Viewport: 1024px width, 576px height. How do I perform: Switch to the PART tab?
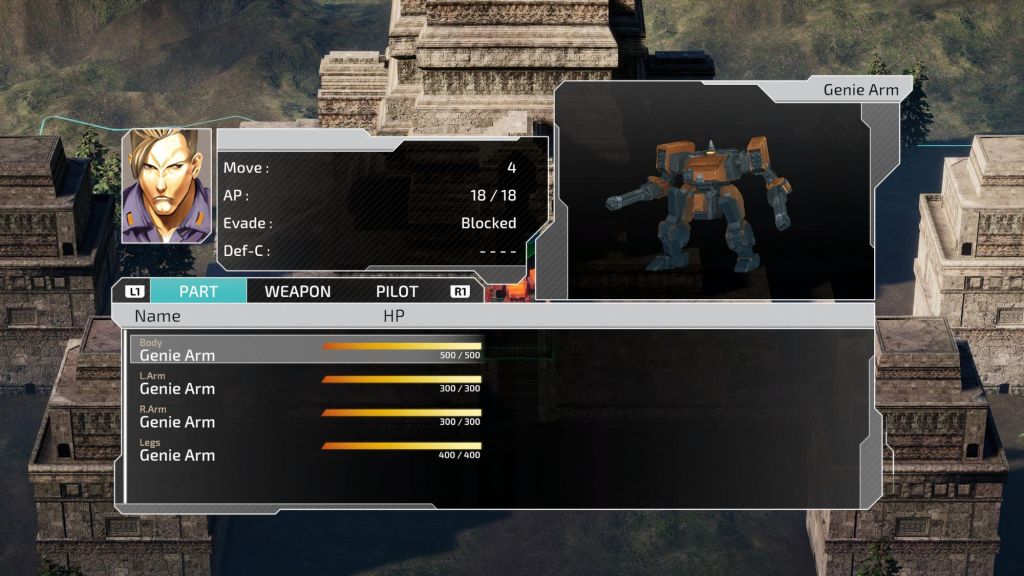[198, 292]
